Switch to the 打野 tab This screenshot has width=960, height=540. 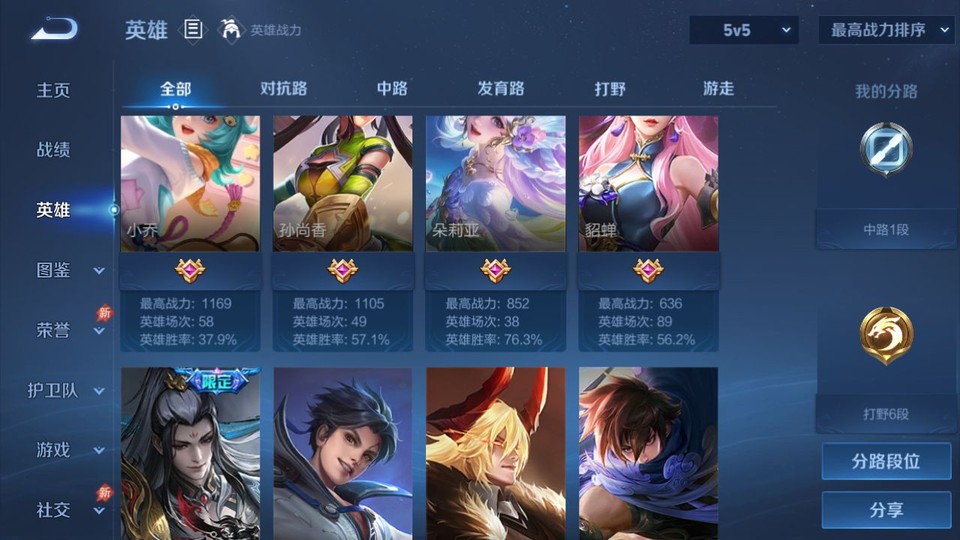[610, 89]
